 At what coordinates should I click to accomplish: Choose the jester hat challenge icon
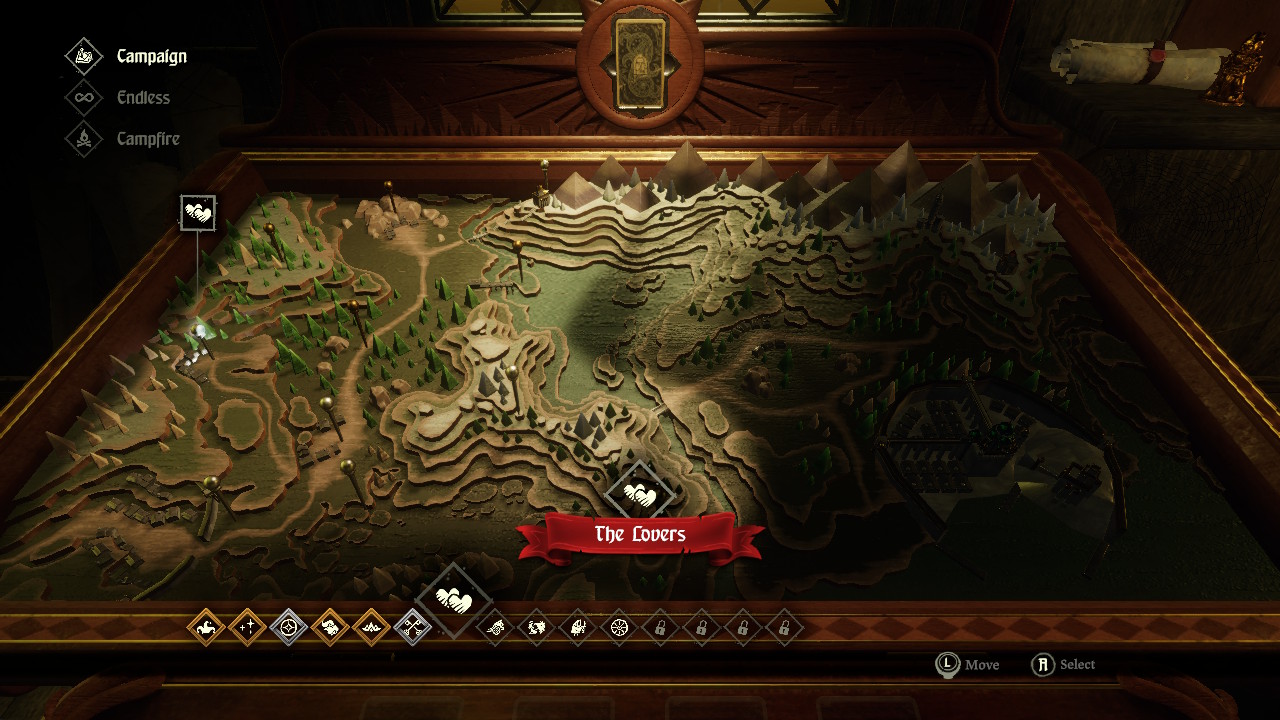tap(205, 628)
